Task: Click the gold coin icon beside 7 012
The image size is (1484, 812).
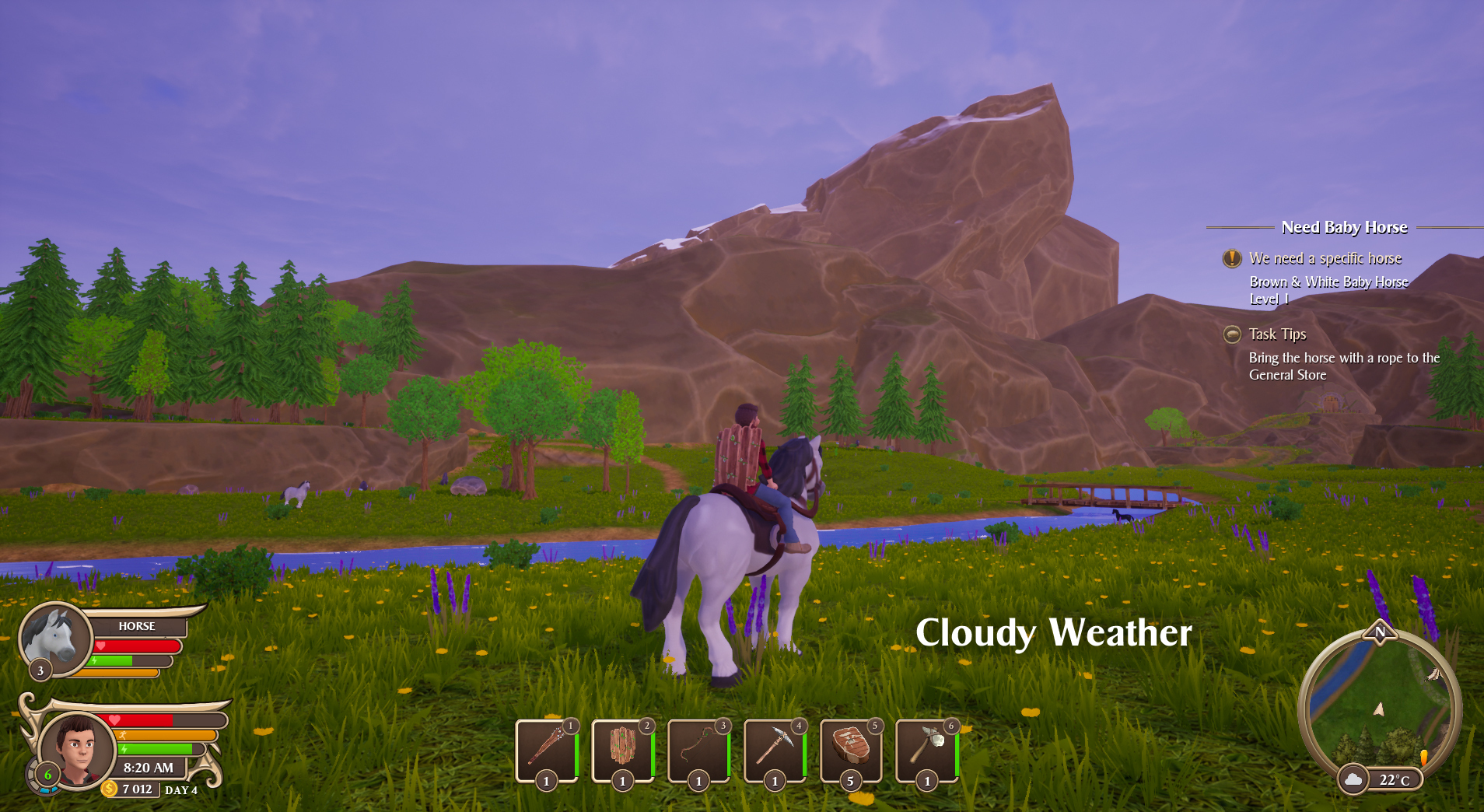Action: pos(109,789)
